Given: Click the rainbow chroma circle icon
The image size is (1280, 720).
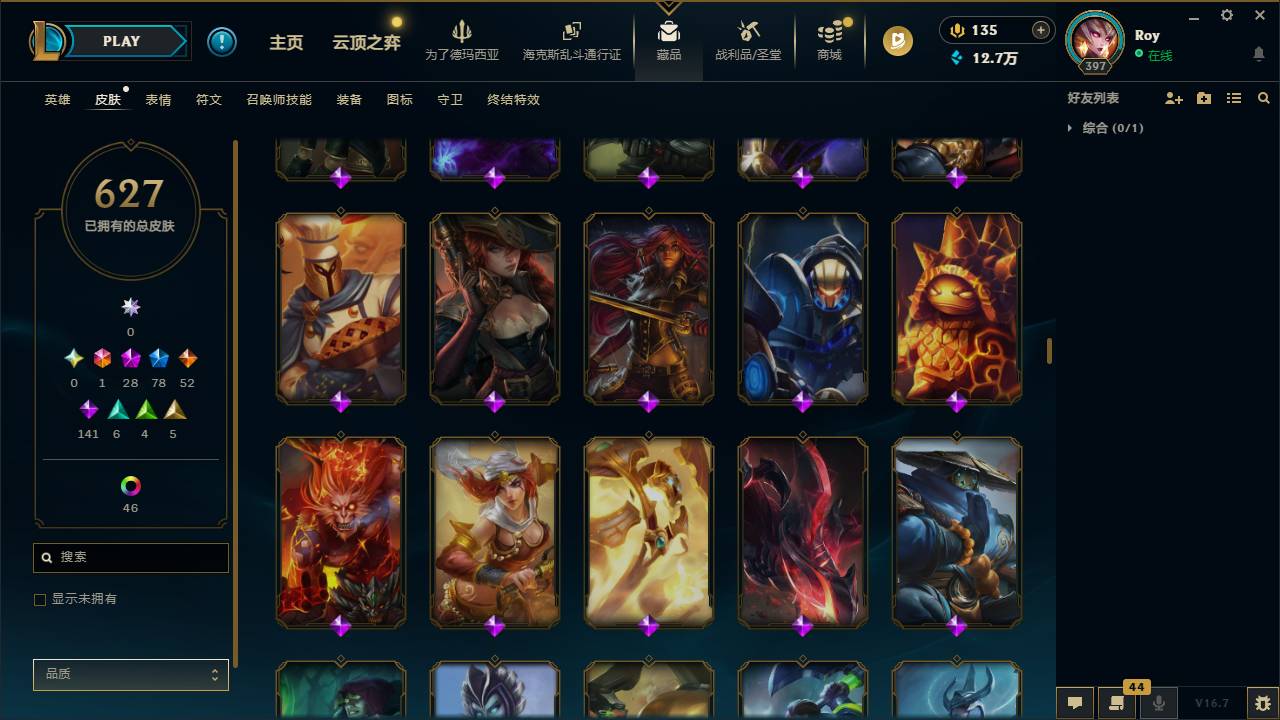Looking at the screenshot, I should coord(130,485).
